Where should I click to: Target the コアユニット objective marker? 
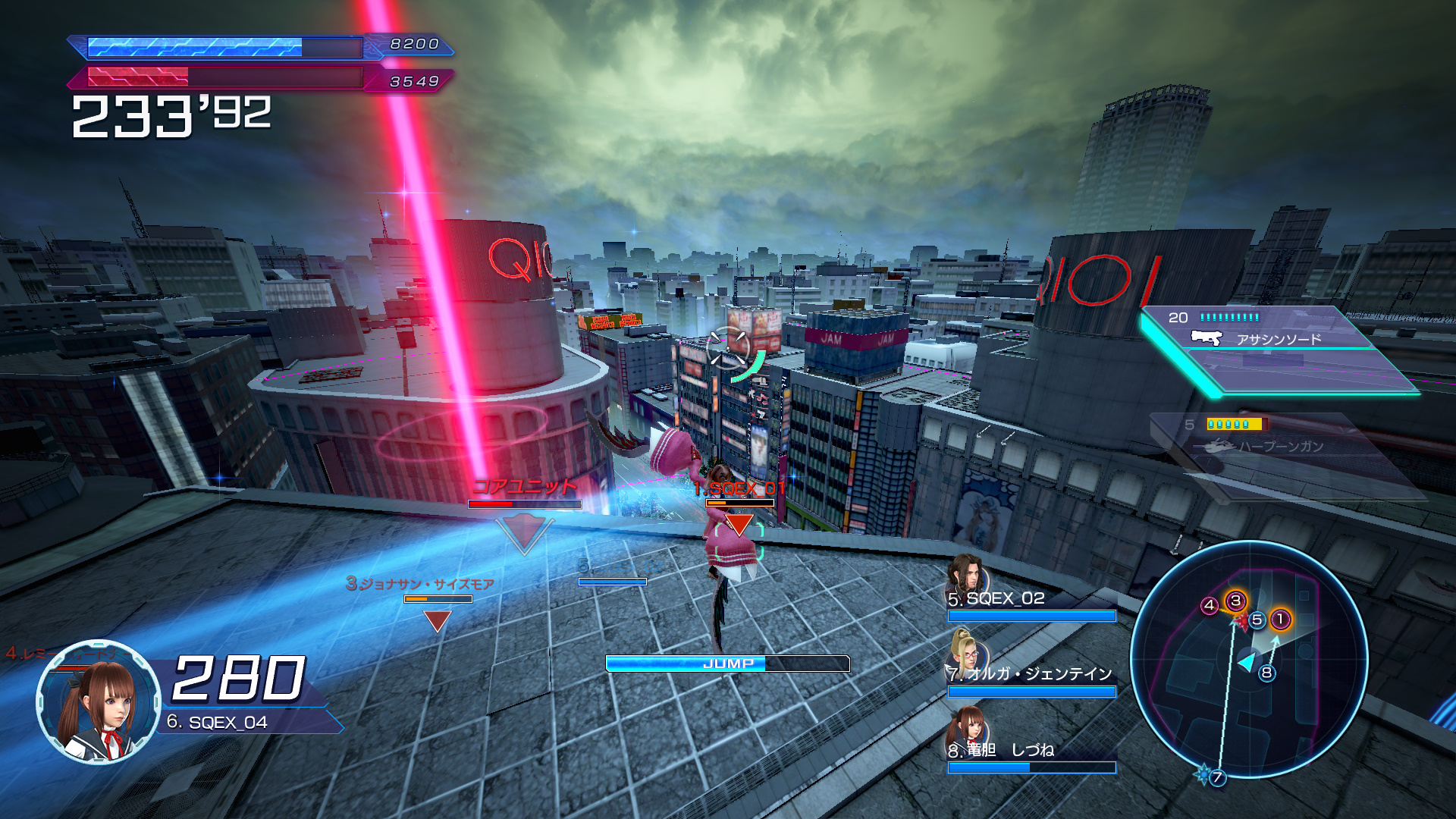tap(524, 531)
